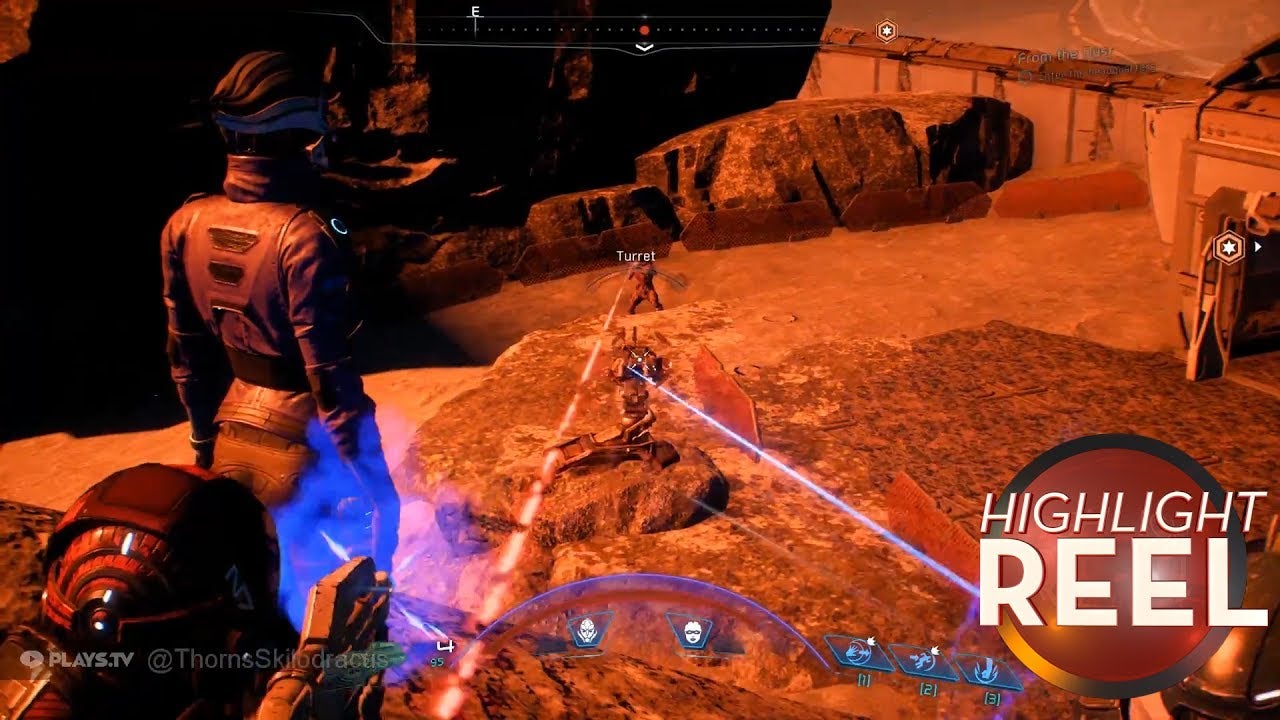Viewport: 1280px width, 720px height.
Task: Activate the swirling projectile ability in slot 1
Action: coord(859,653)
